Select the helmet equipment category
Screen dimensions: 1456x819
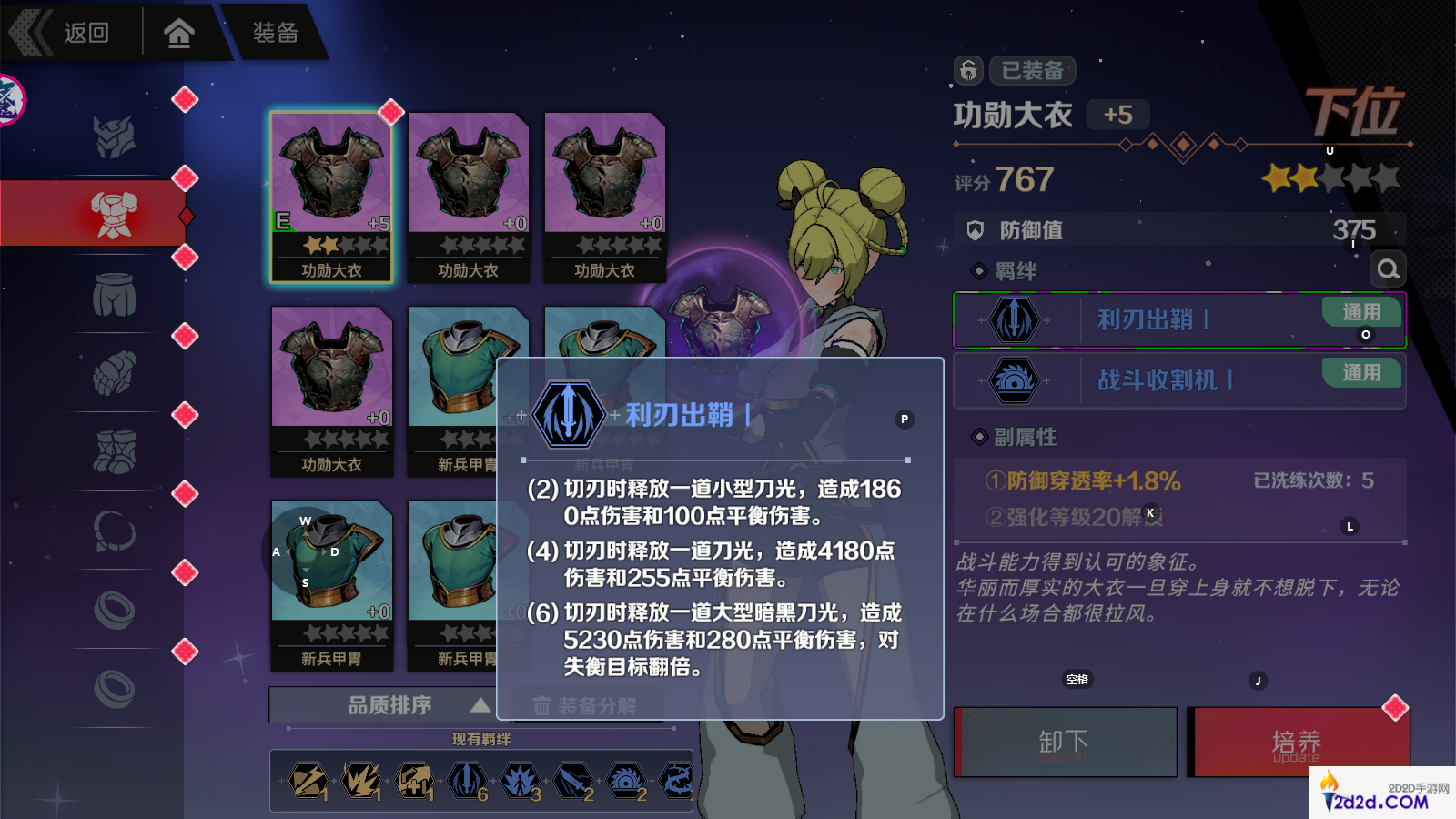click(115, 137)
